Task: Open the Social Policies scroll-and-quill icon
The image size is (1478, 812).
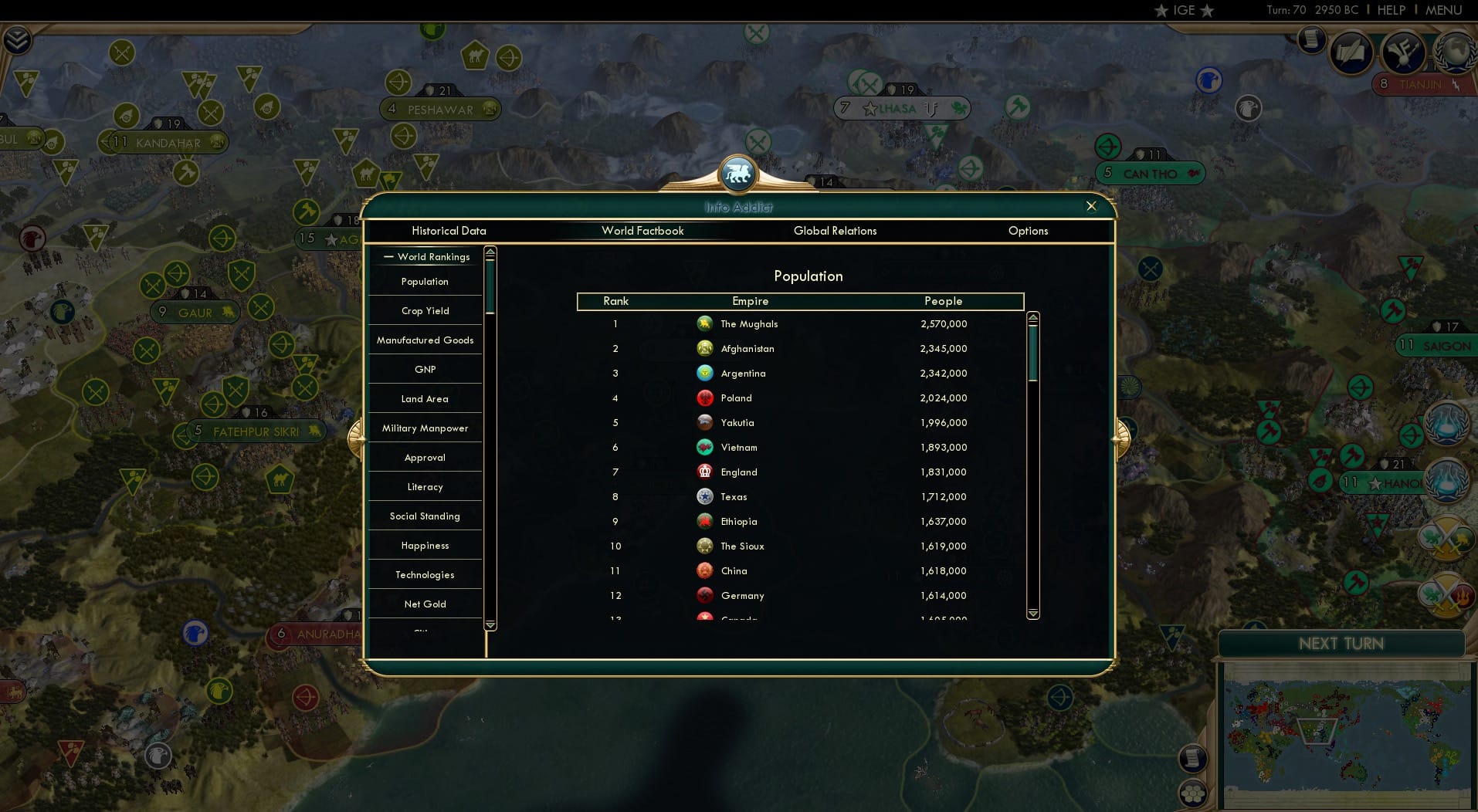Action: coord(1350,52)
